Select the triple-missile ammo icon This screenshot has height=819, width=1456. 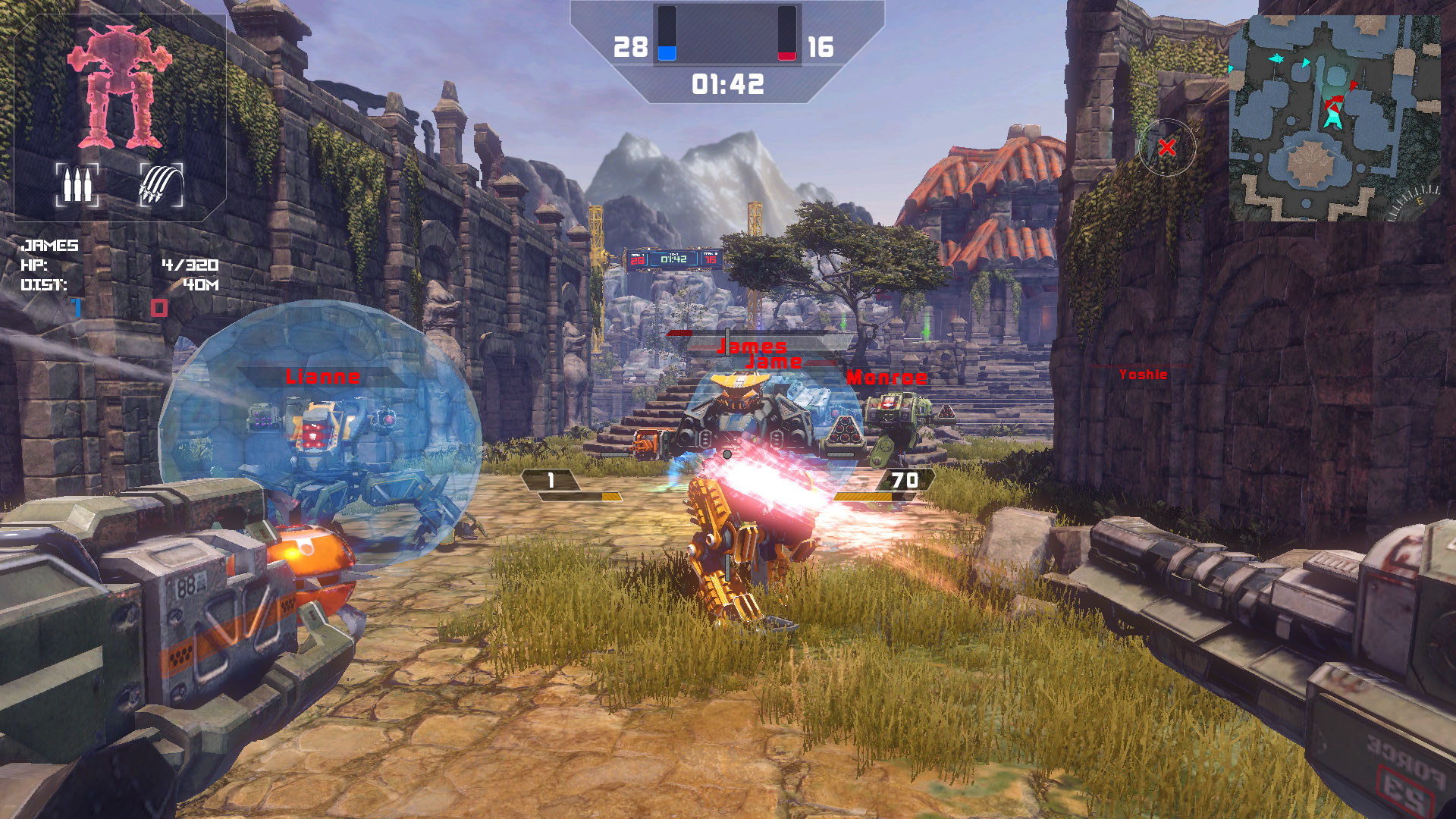77,184
